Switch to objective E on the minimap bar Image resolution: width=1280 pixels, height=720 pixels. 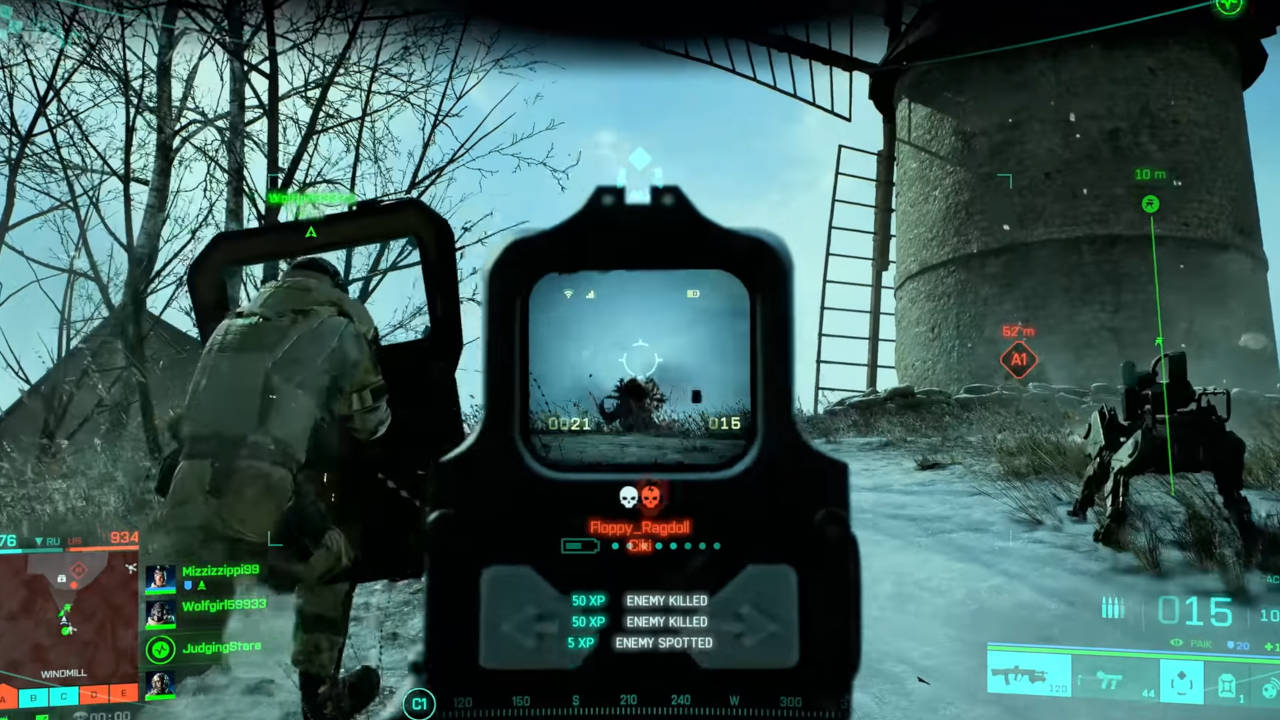pyautogui.click(x=123, y=694)
